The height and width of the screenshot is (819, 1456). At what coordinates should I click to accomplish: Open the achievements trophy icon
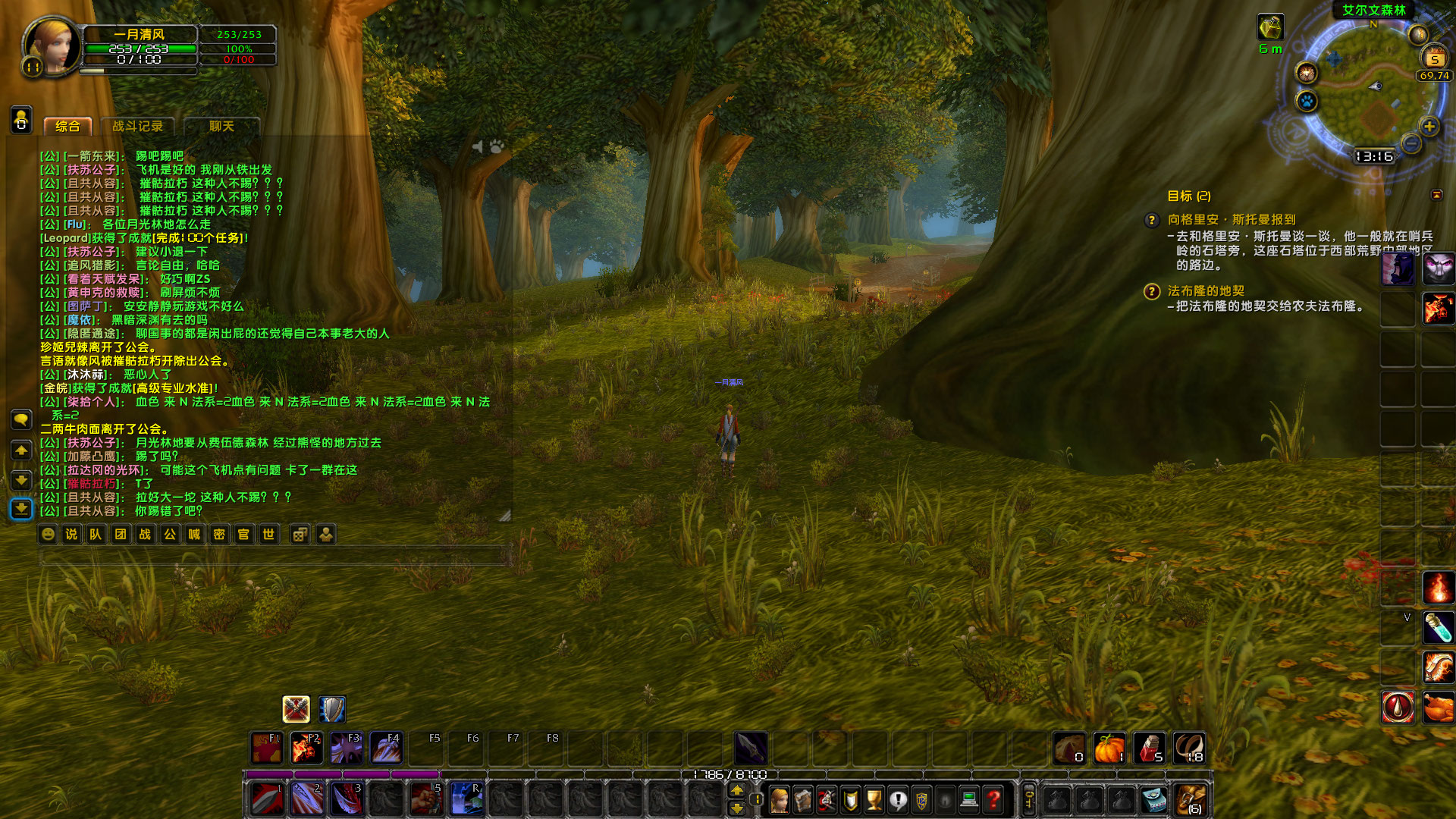(x=873, y=798)
